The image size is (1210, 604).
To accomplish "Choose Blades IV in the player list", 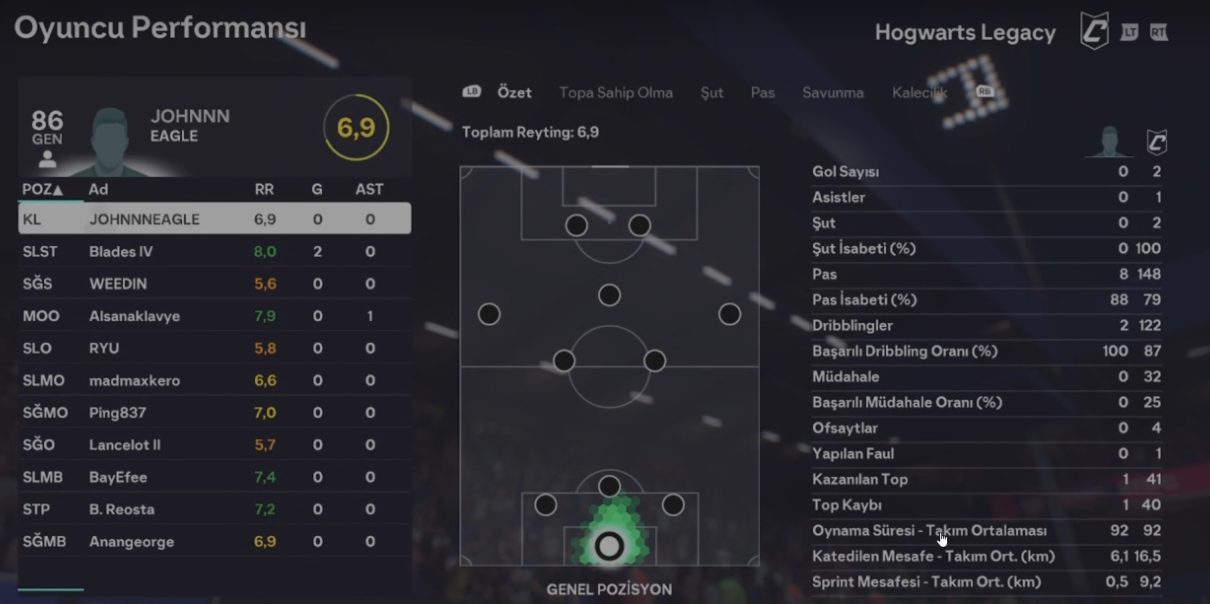I will [214, 252].
